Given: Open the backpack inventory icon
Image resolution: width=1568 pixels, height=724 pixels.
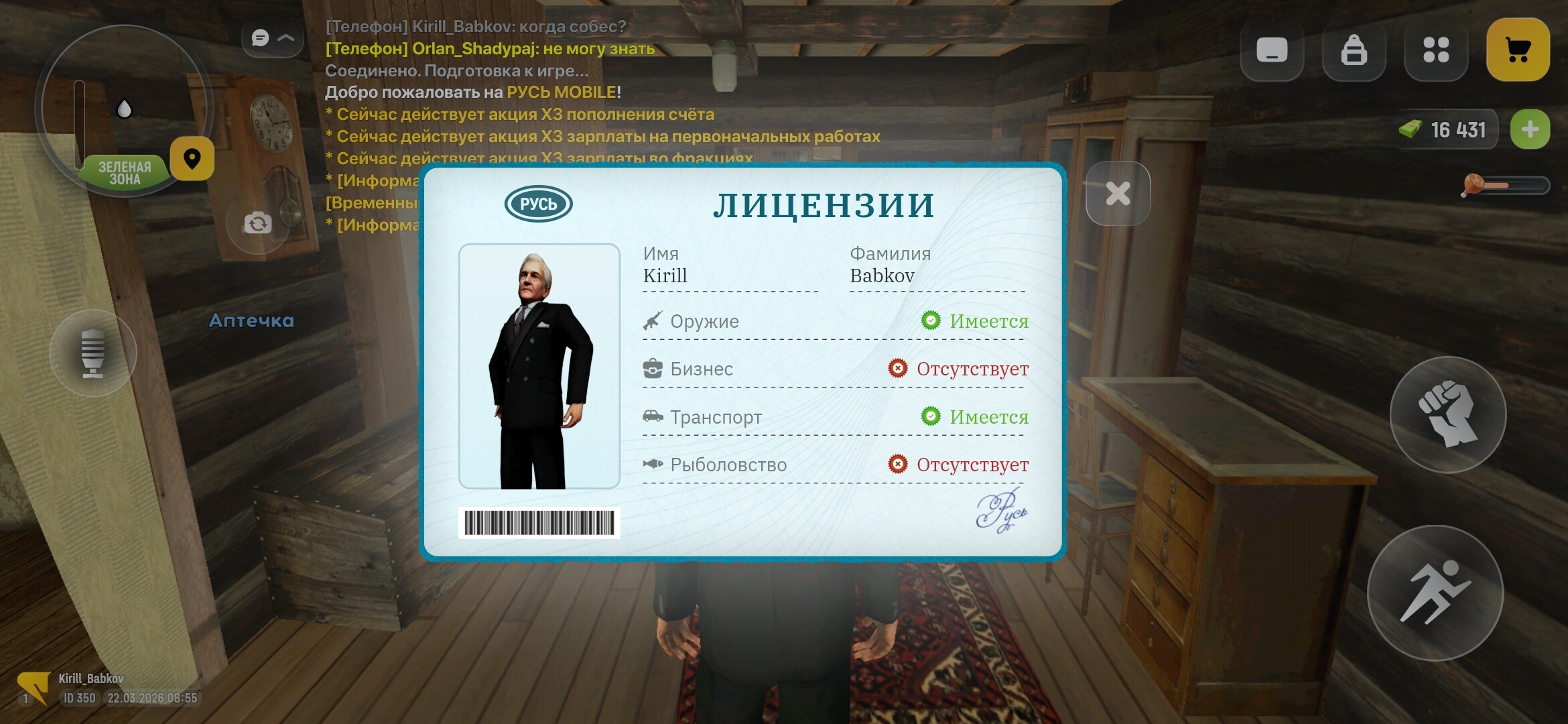Looking at the screenshot, I should (1354, 49).
